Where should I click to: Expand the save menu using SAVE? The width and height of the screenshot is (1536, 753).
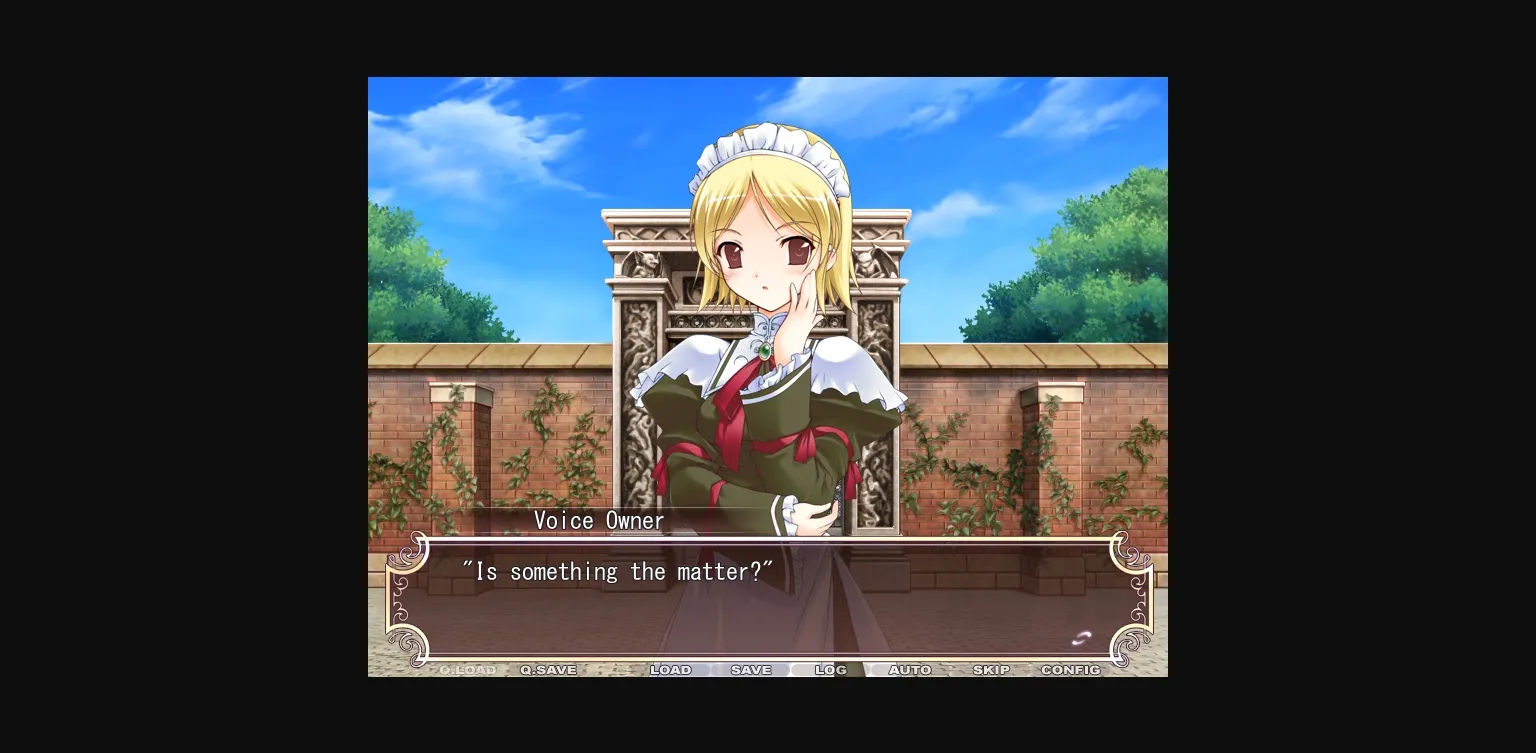751,670
